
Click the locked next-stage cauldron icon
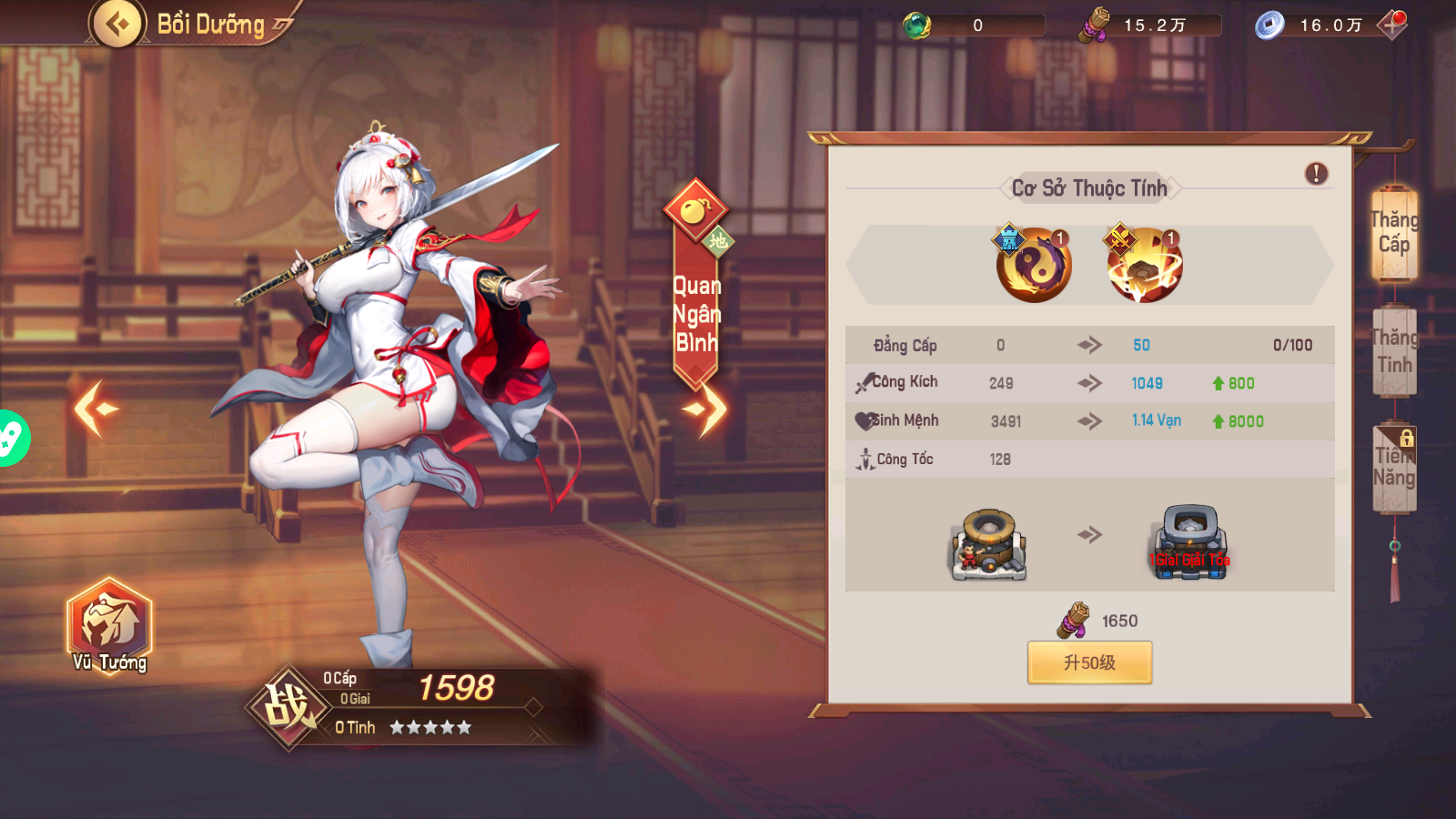click(1188, 544)
